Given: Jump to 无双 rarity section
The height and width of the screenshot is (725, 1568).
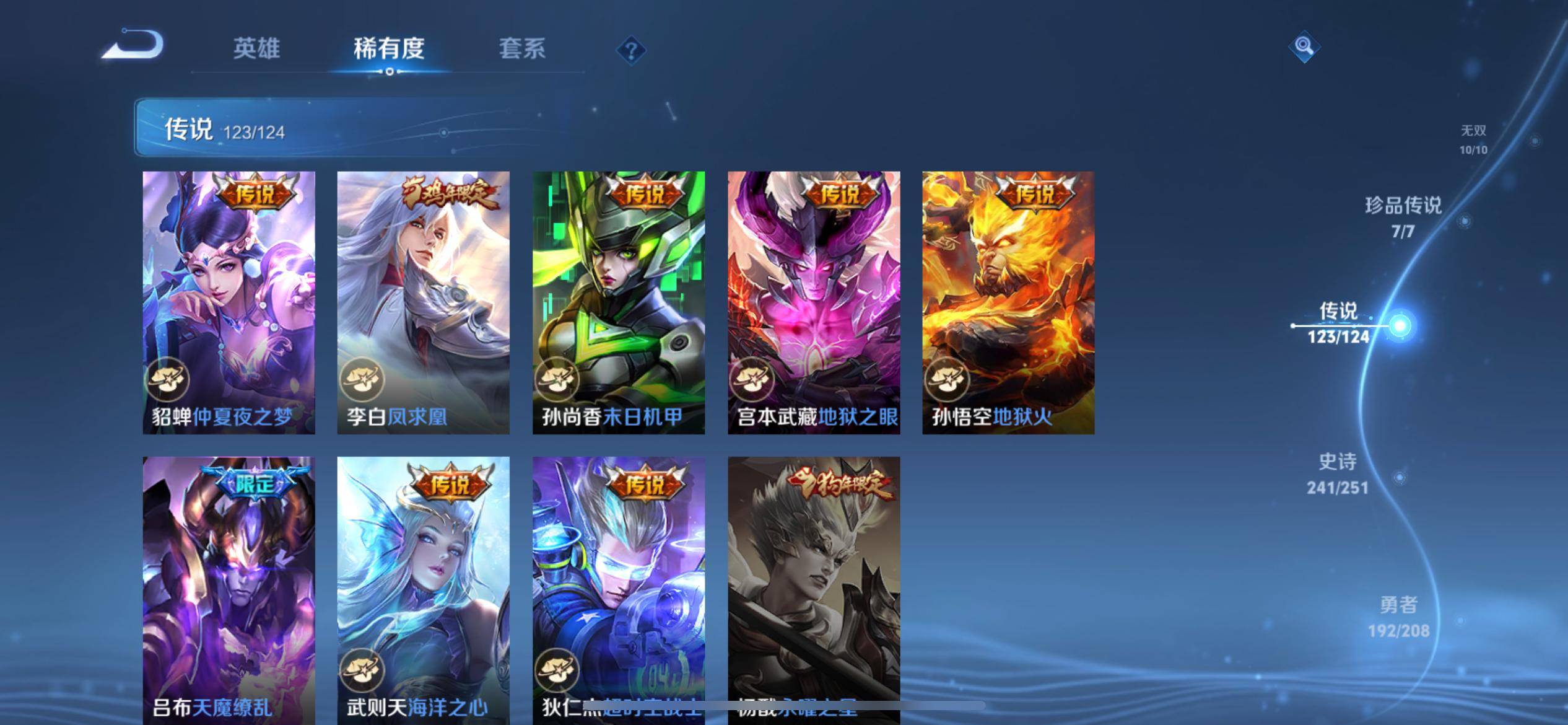Looking at the screenshot, I should point(1473,139).
